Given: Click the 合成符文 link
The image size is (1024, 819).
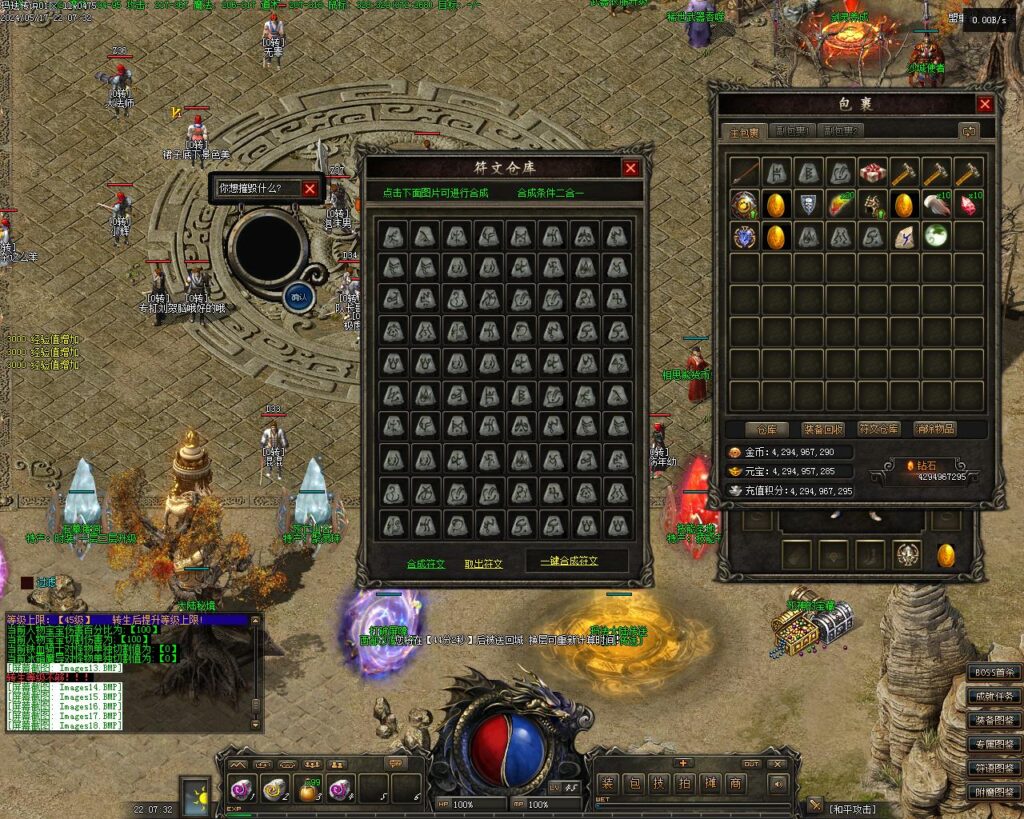Looking at the screenshot, I should coord(426,564).
